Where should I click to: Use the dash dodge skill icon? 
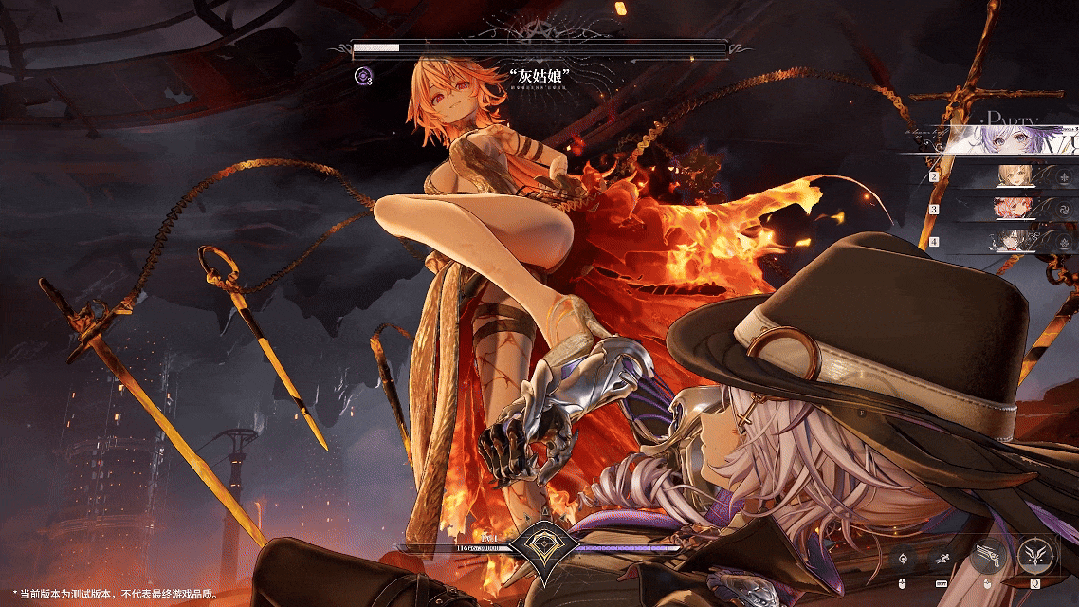[941, 558]
